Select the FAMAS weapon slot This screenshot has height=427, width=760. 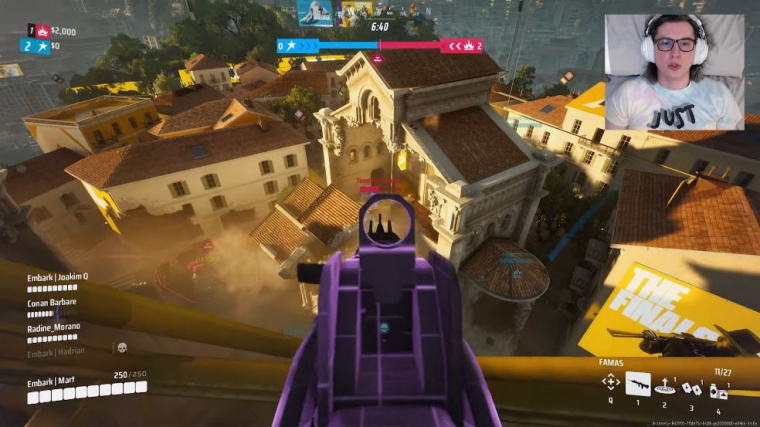638,382
